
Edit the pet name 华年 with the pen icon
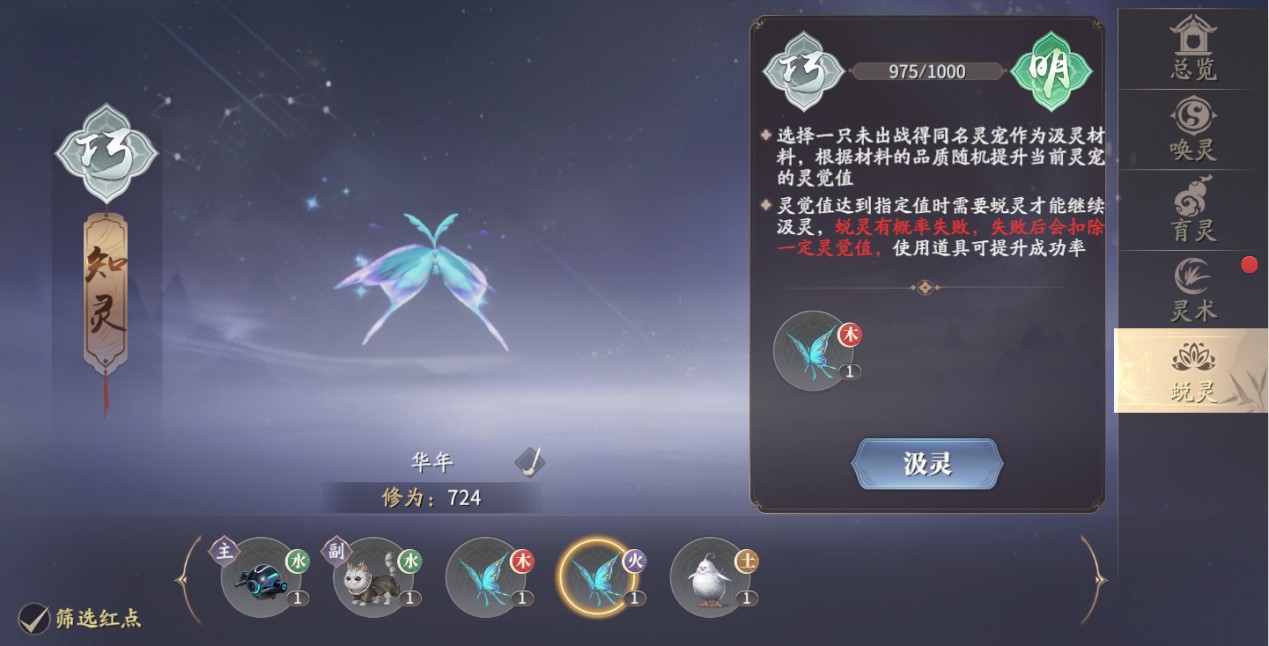coord(530,462)
